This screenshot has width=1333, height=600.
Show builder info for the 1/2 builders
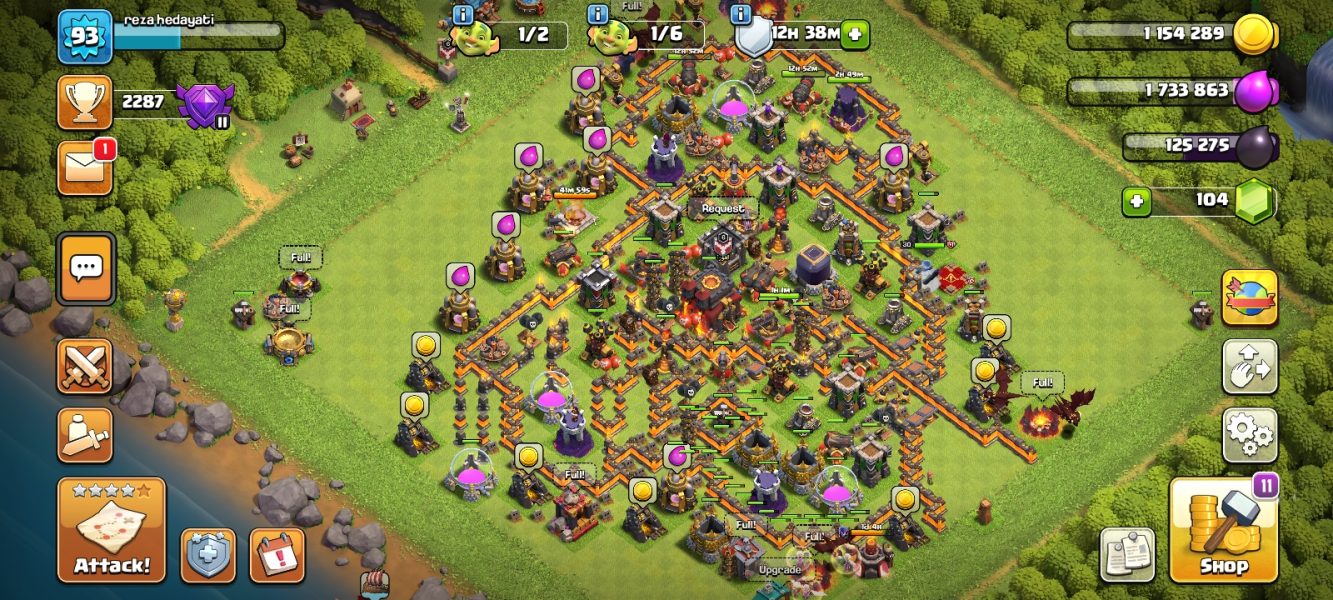462,14
